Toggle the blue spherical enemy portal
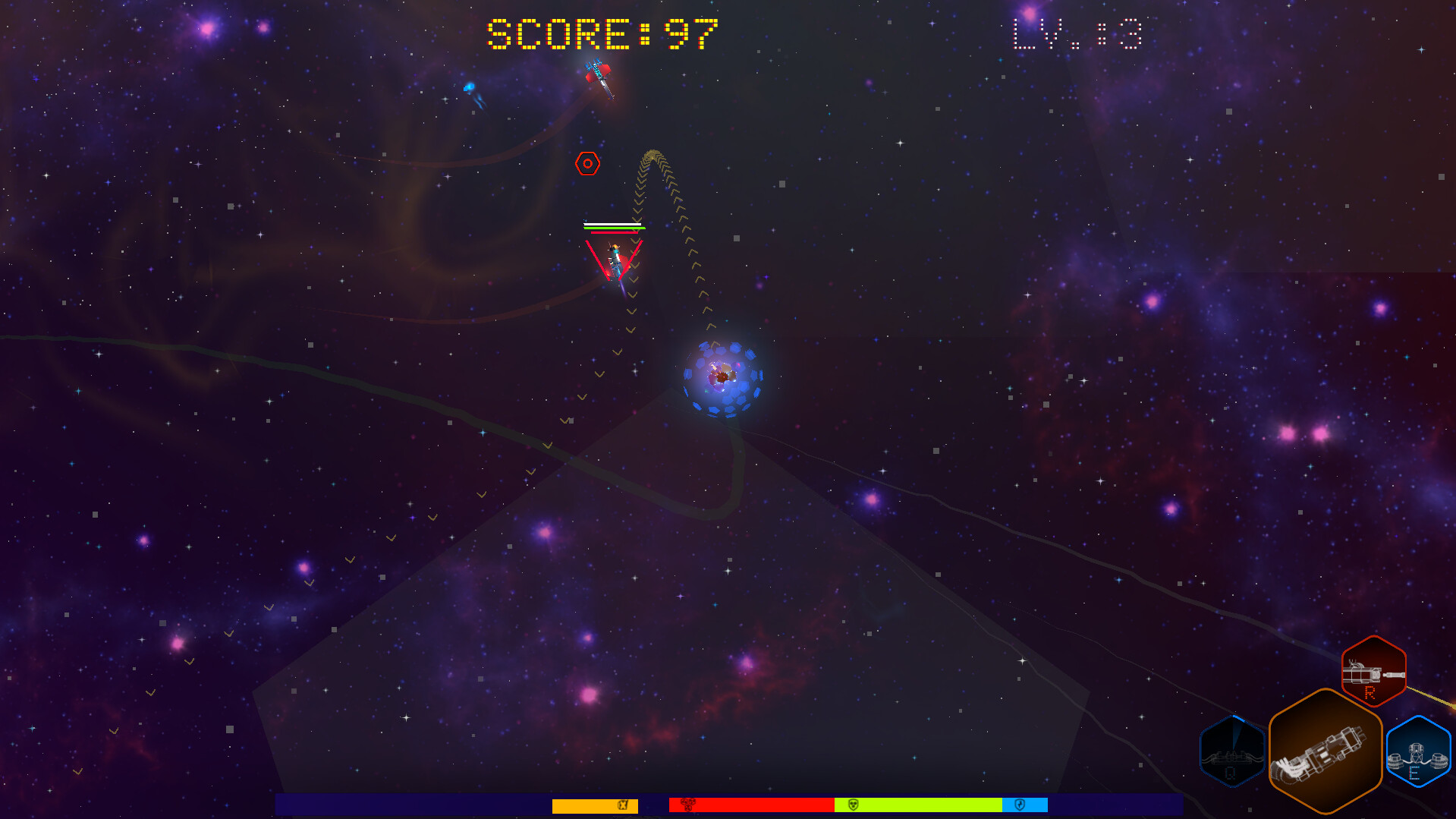Screen dimensions: 1456x819 point(722,377)
